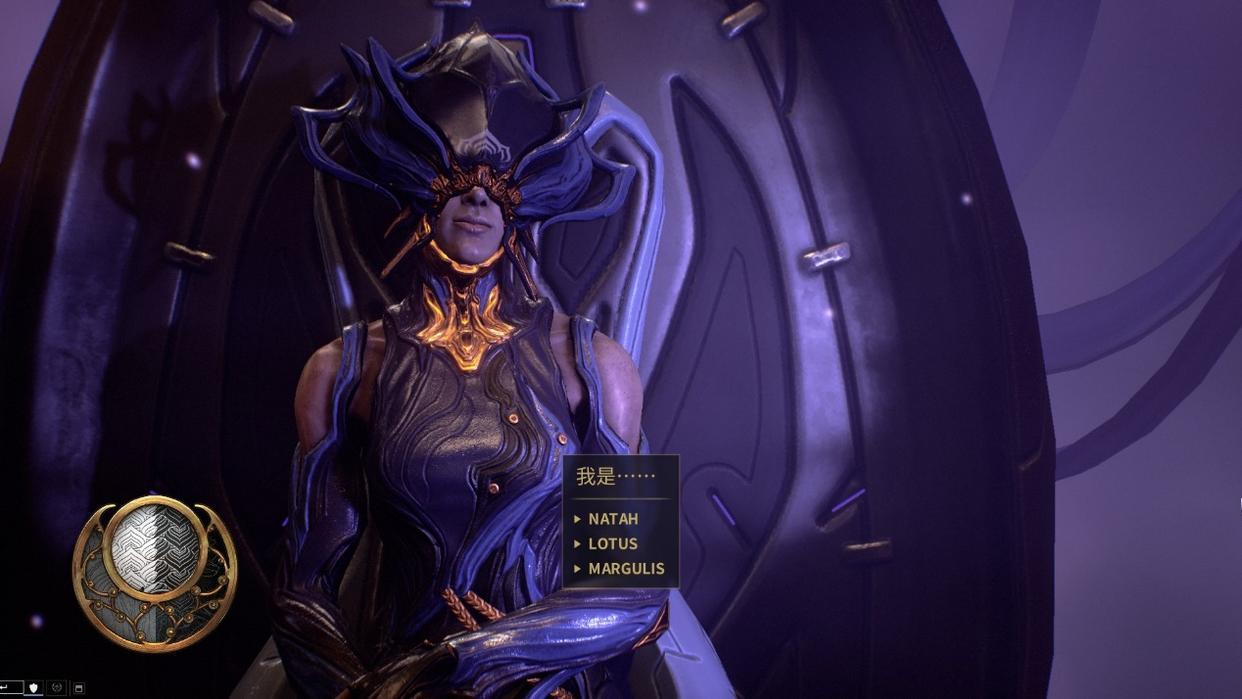The image size is (1242, 699).
Task: Pick the MARGULIS dialogue option
Action: pos(626,569)
